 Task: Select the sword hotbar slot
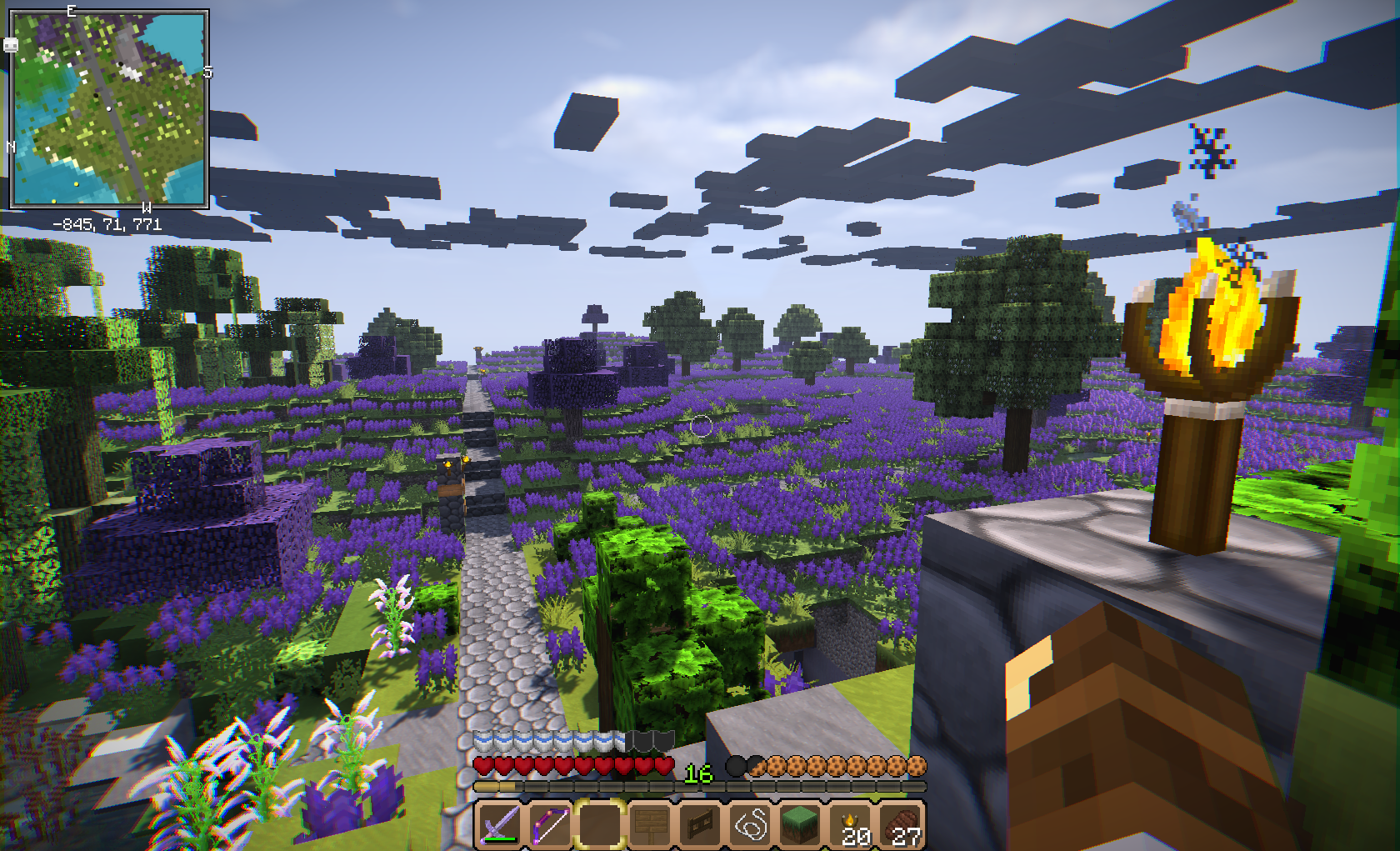[499, 824]
